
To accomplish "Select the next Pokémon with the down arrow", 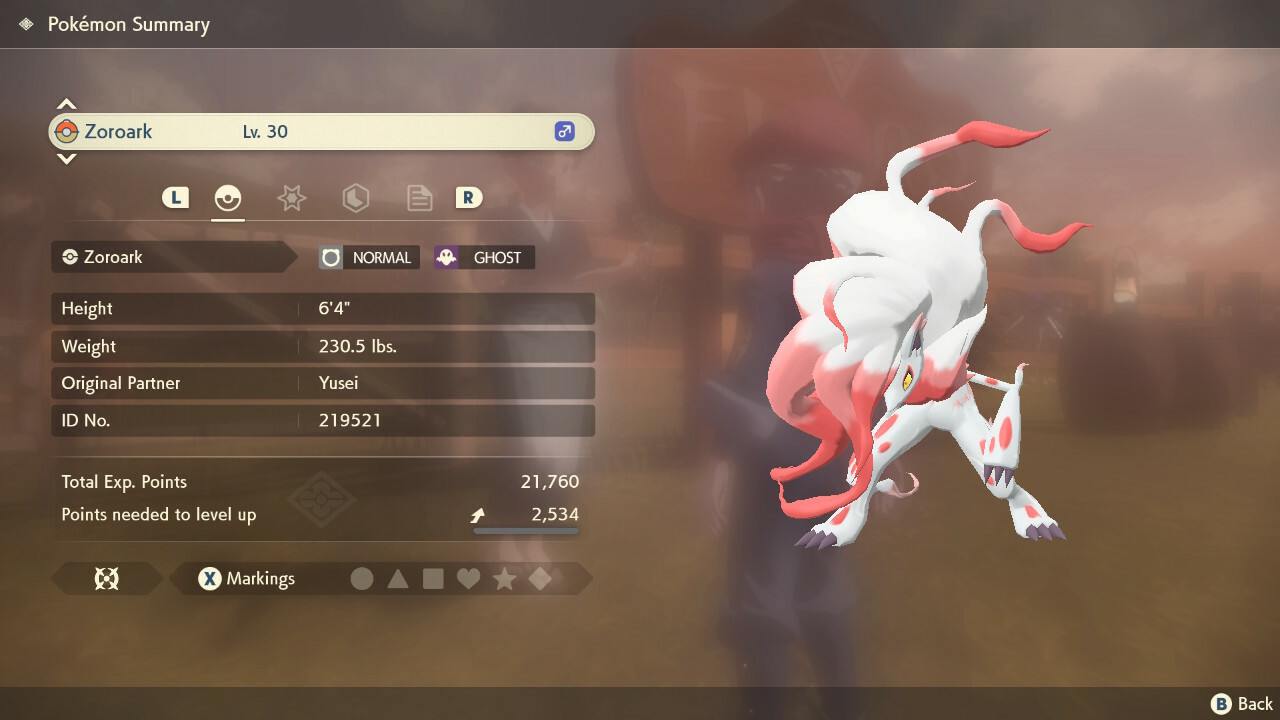I will [x=66, y=158].
